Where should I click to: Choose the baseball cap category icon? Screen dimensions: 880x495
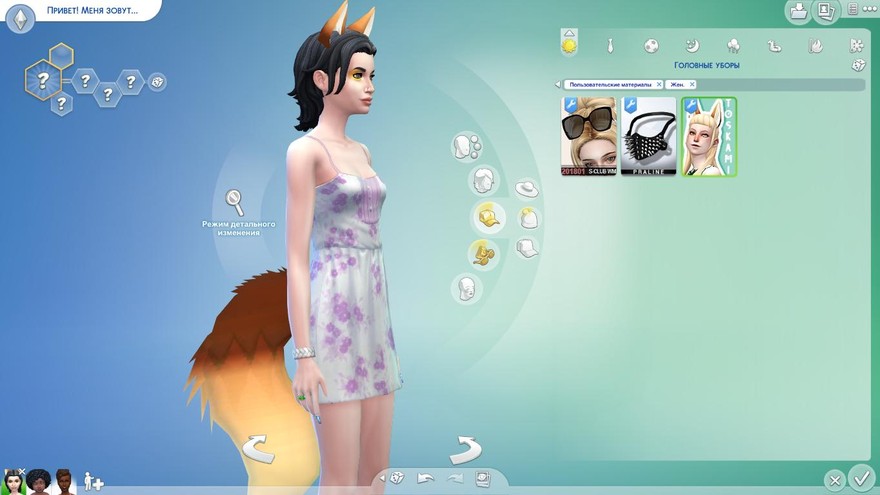click(527, 248)
